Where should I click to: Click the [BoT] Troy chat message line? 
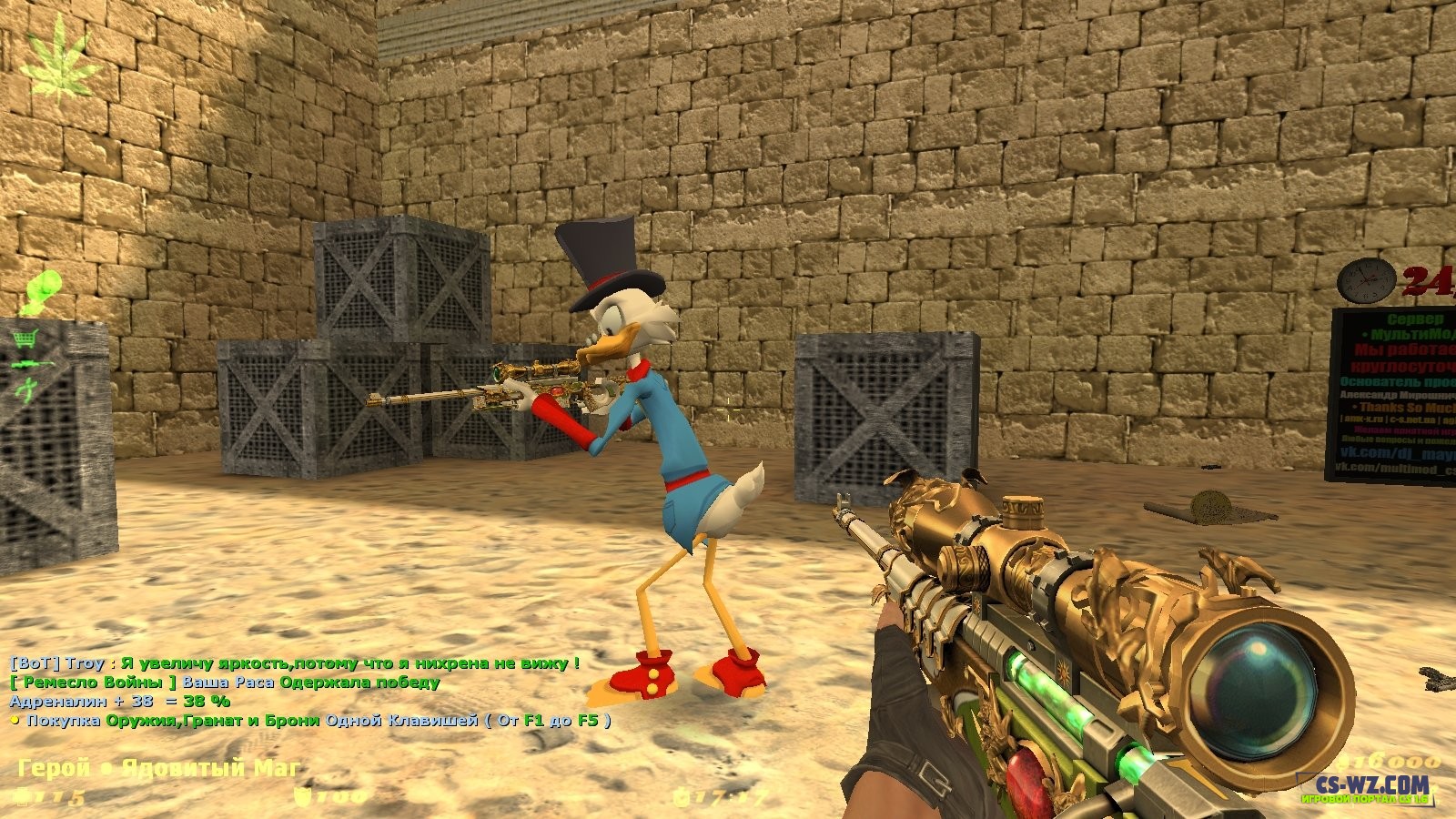point(294,663)
